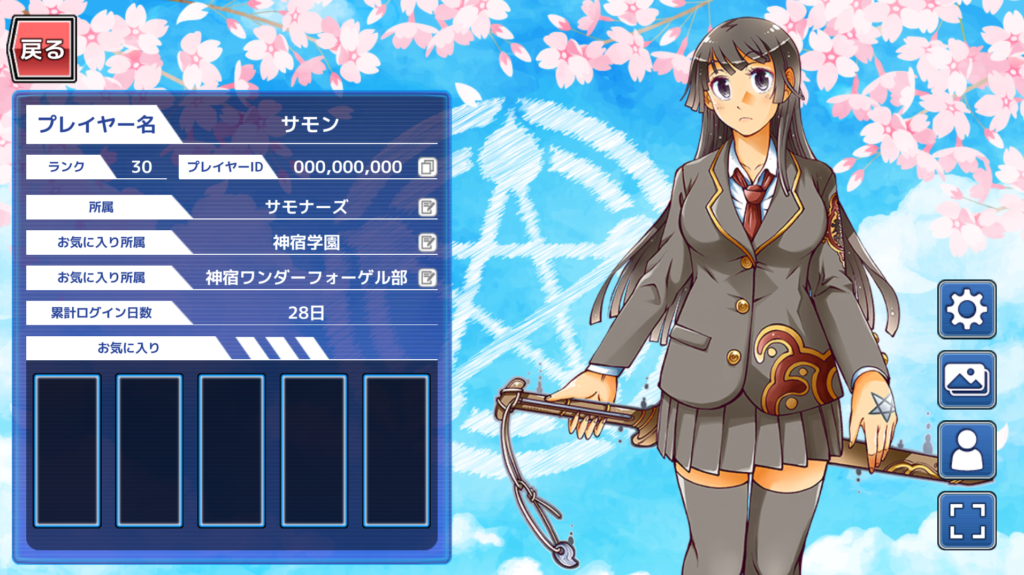Go back with the red 戻る button
The height and width of the screenshot is (575, 1024).
[42, 49]
